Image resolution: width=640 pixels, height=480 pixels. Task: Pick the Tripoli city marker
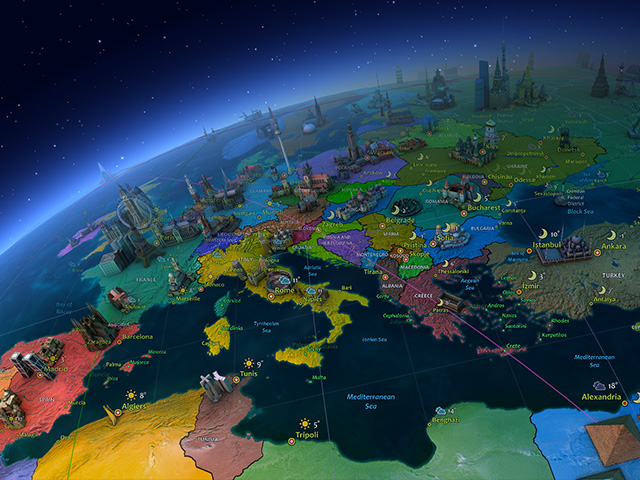pyautogui.click(x=291, y=440)
